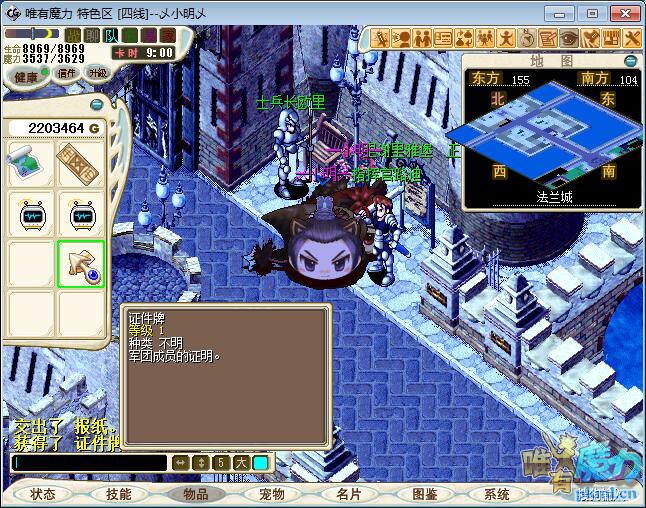The image size is (646, 508).
Task: Click into the chat input field
Action: (x=90, y=463)
